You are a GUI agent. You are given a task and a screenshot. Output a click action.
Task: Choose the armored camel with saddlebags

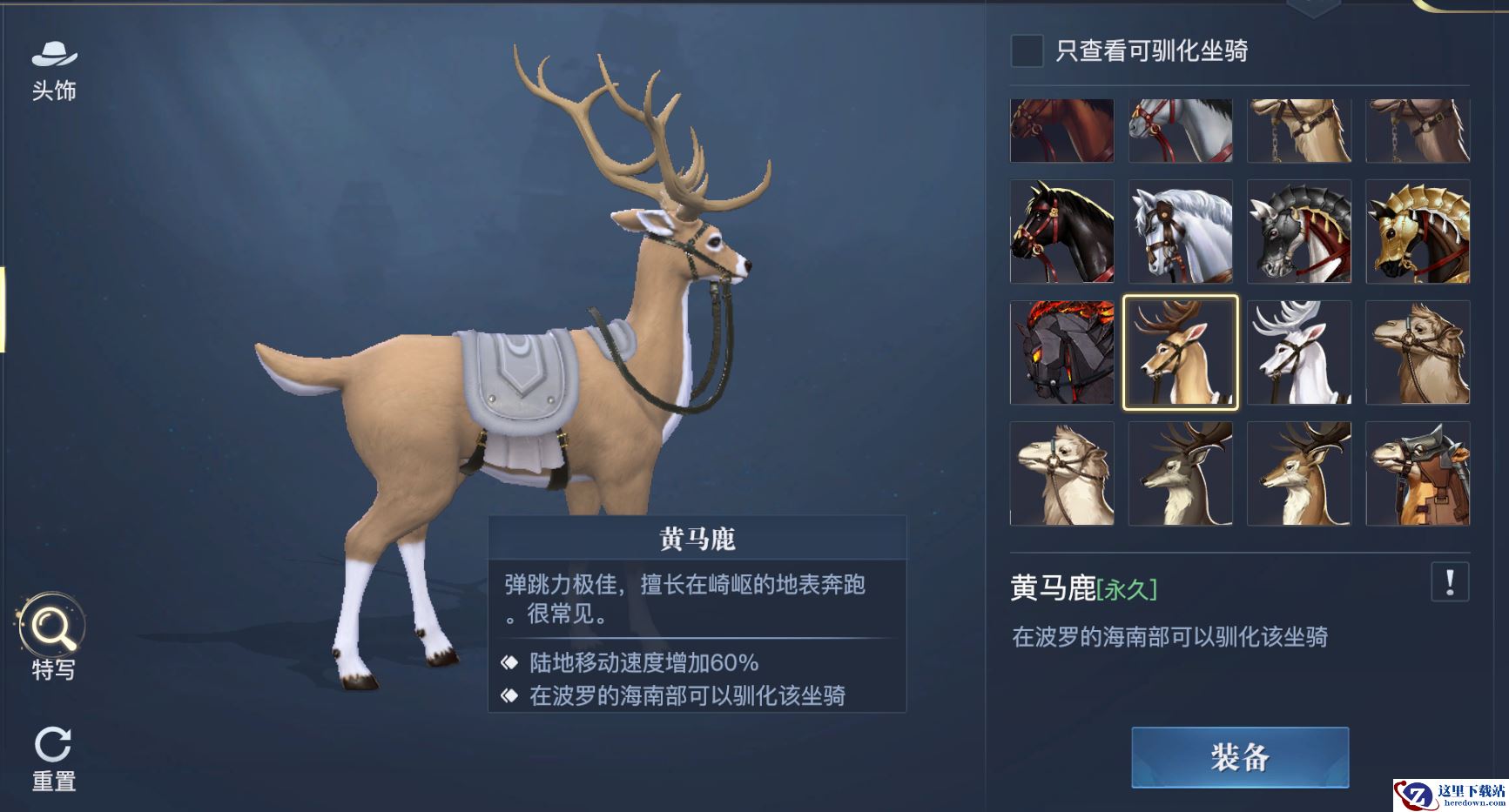1418,473
